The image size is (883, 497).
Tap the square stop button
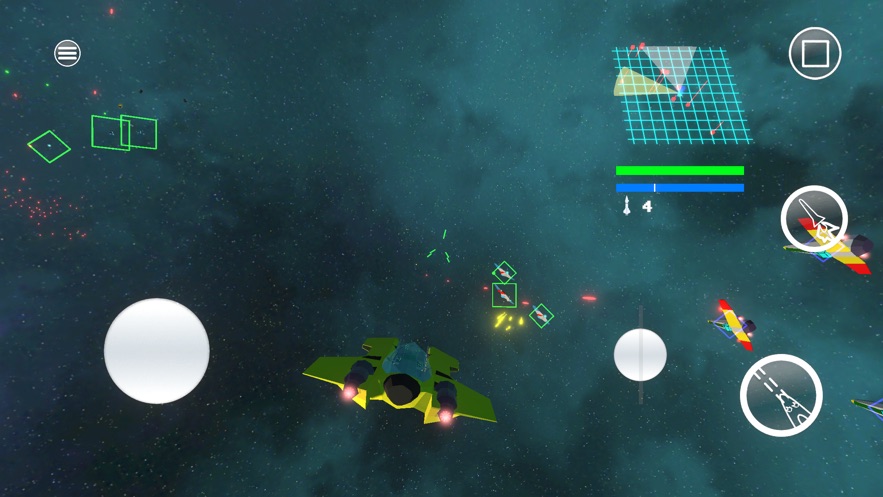815,53
